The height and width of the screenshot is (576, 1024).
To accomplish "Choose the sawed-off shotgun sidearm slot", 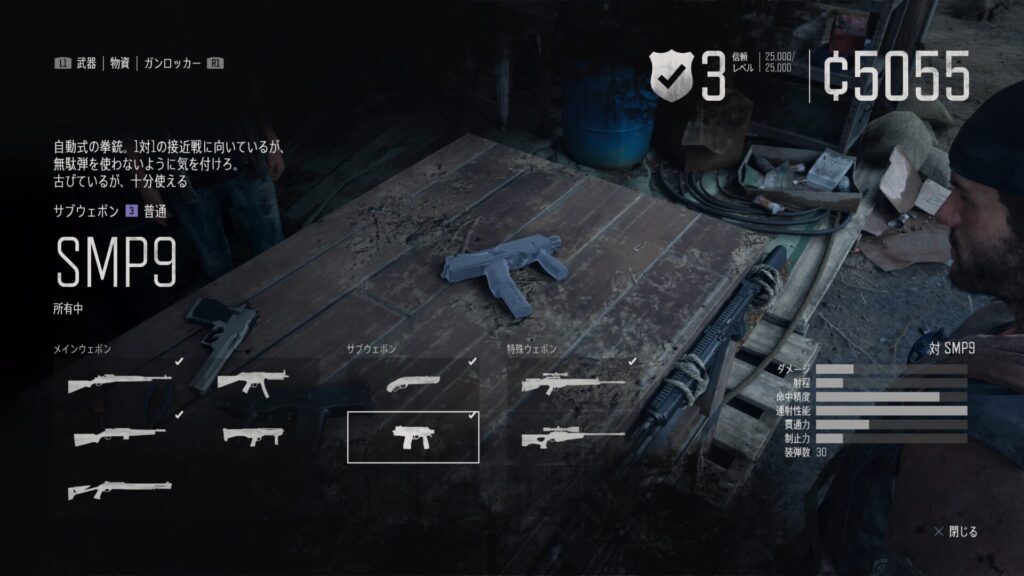I will (x=412, y=384).
